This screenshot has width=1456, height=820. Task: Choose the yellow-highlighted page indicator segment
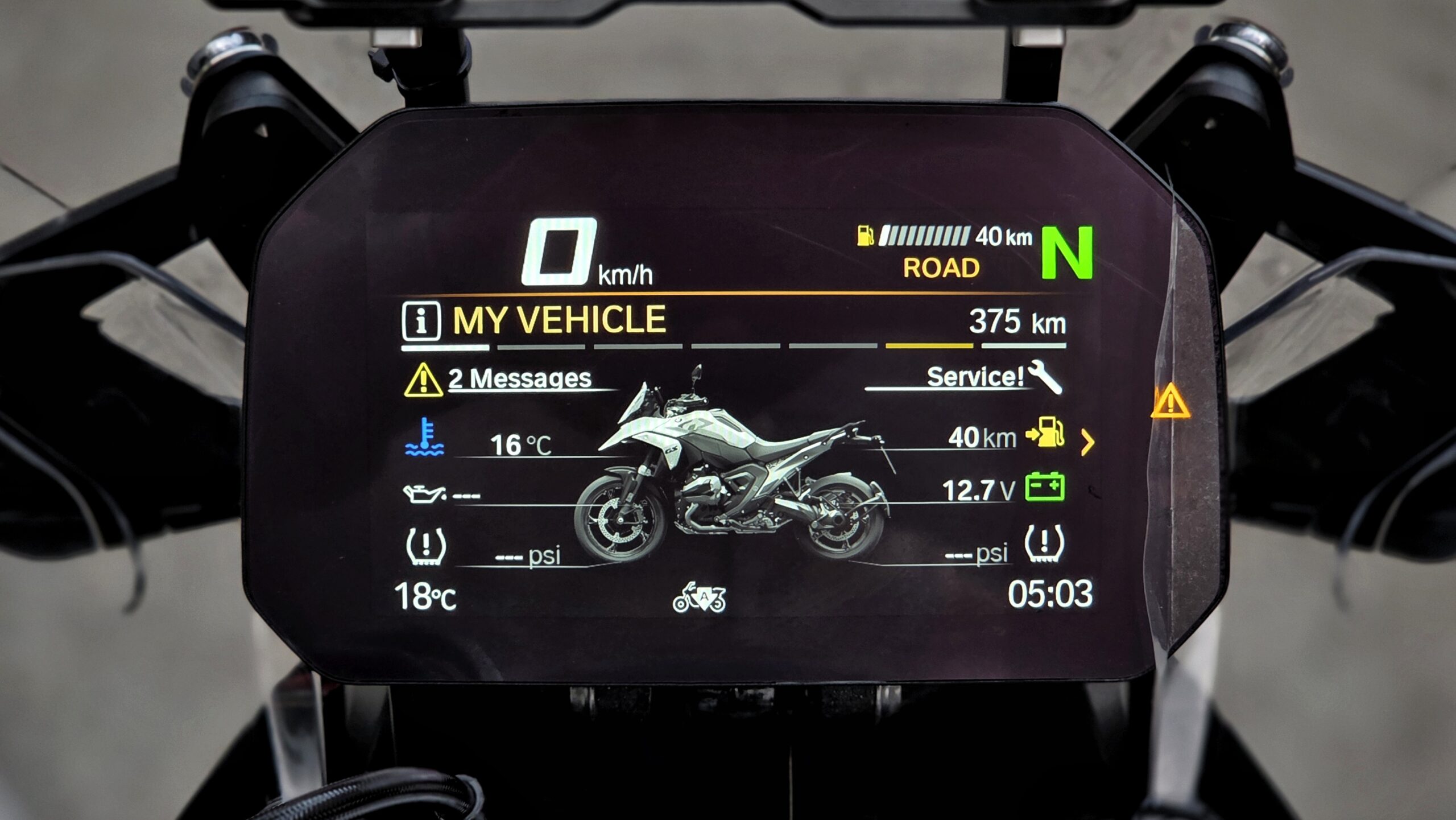(x=929, y=346)
